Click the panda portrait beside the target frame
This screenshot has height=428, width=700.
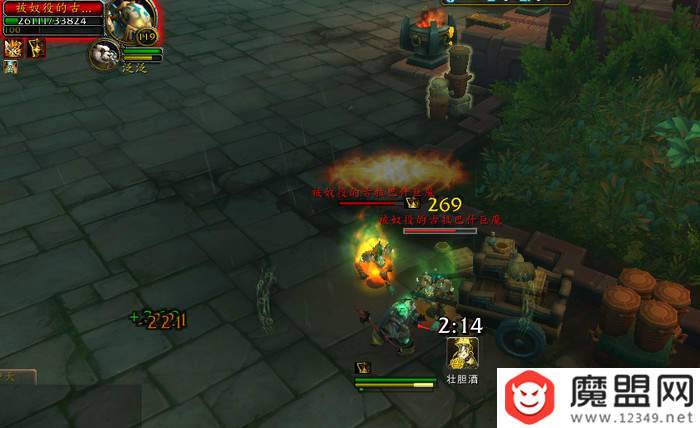click(x=104, y=54)
